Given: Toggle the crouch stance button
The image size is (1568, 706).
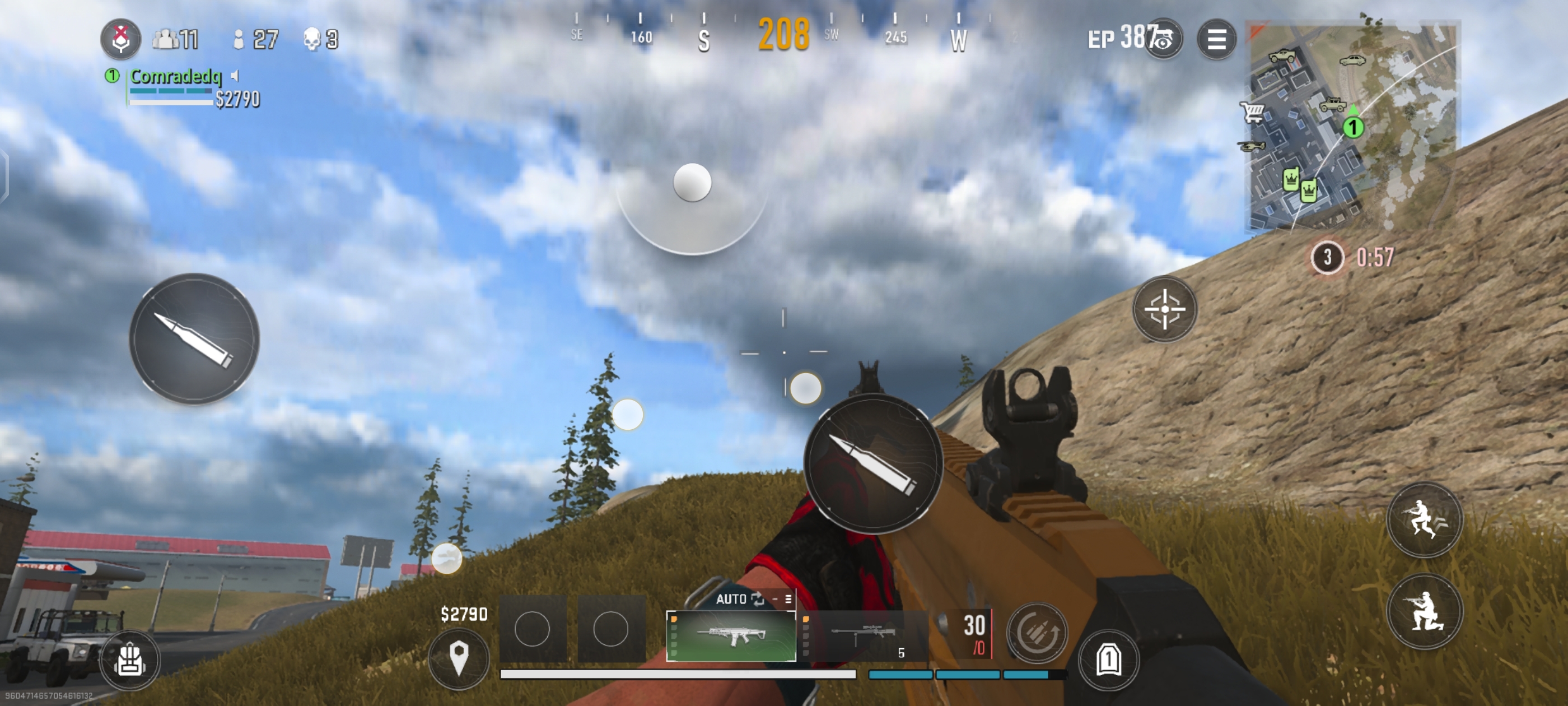Looking at the screenshot, I should pos(1424,611).
